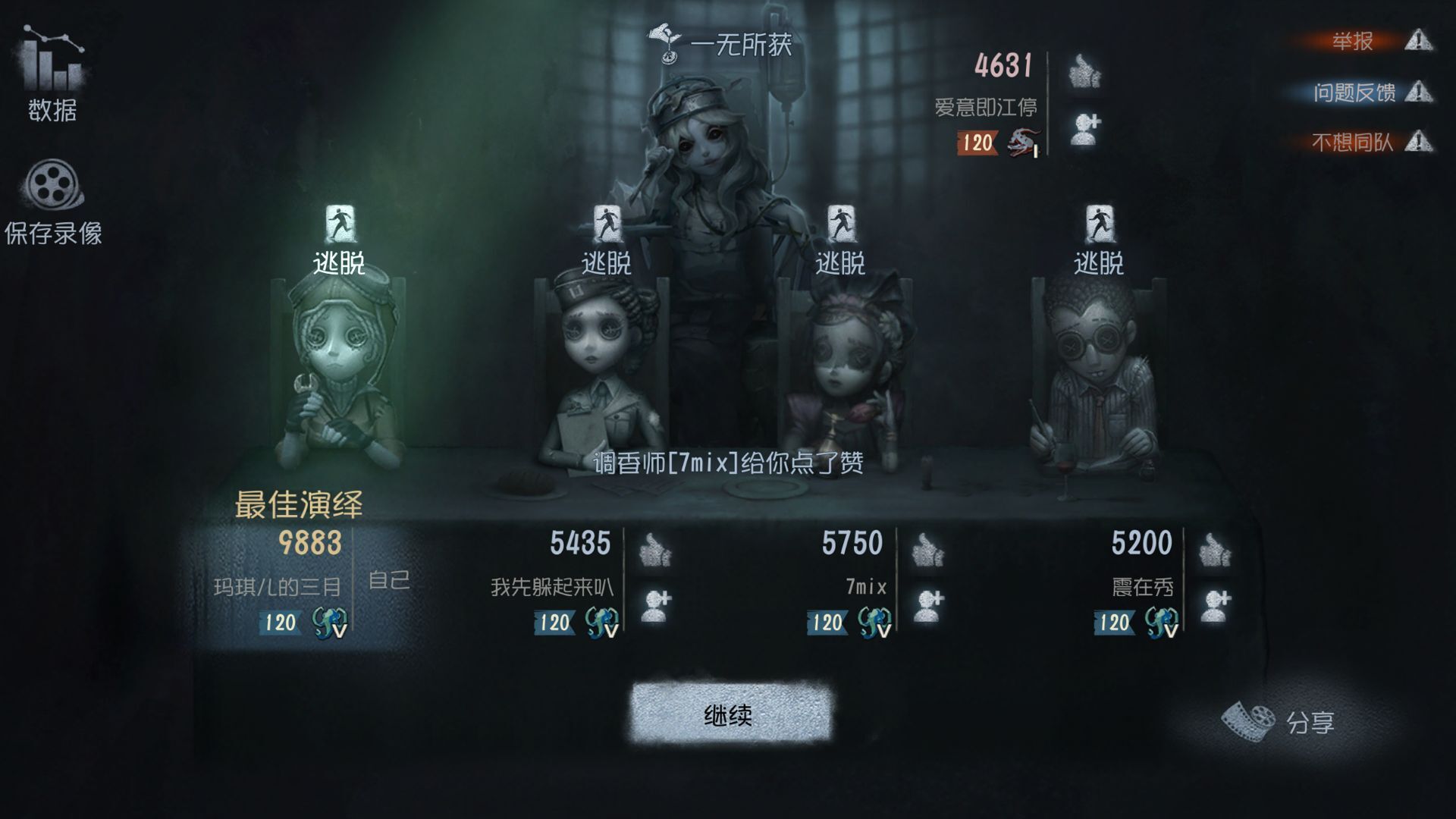Image resolution: width=1456 pixels, height=819 pixels.
Task: Like player 震在秀's performance
Action: [1214, 550]
